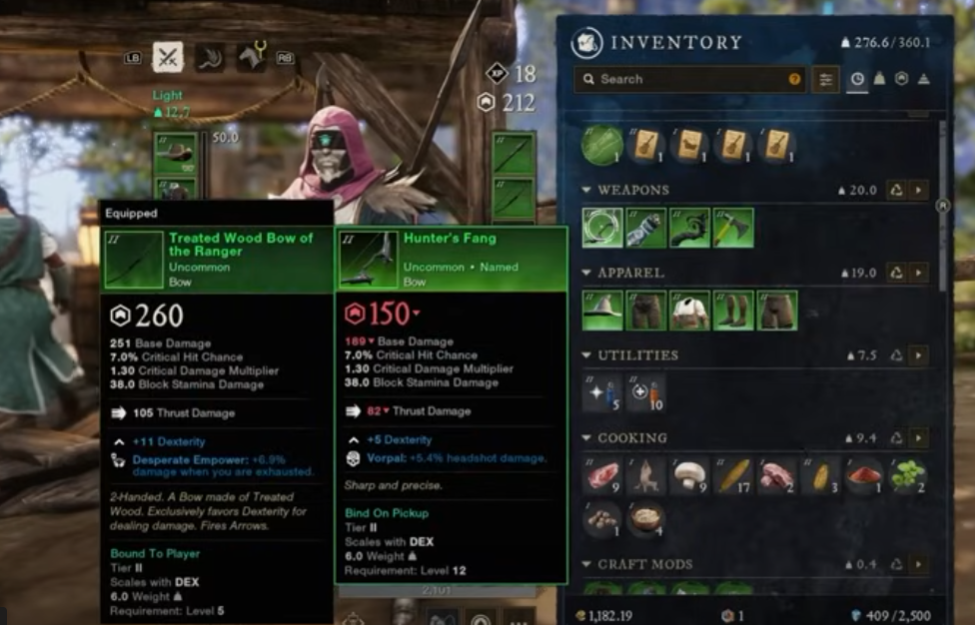Sort inventory by weight icon
975x625 pixels.
point(880,79)
